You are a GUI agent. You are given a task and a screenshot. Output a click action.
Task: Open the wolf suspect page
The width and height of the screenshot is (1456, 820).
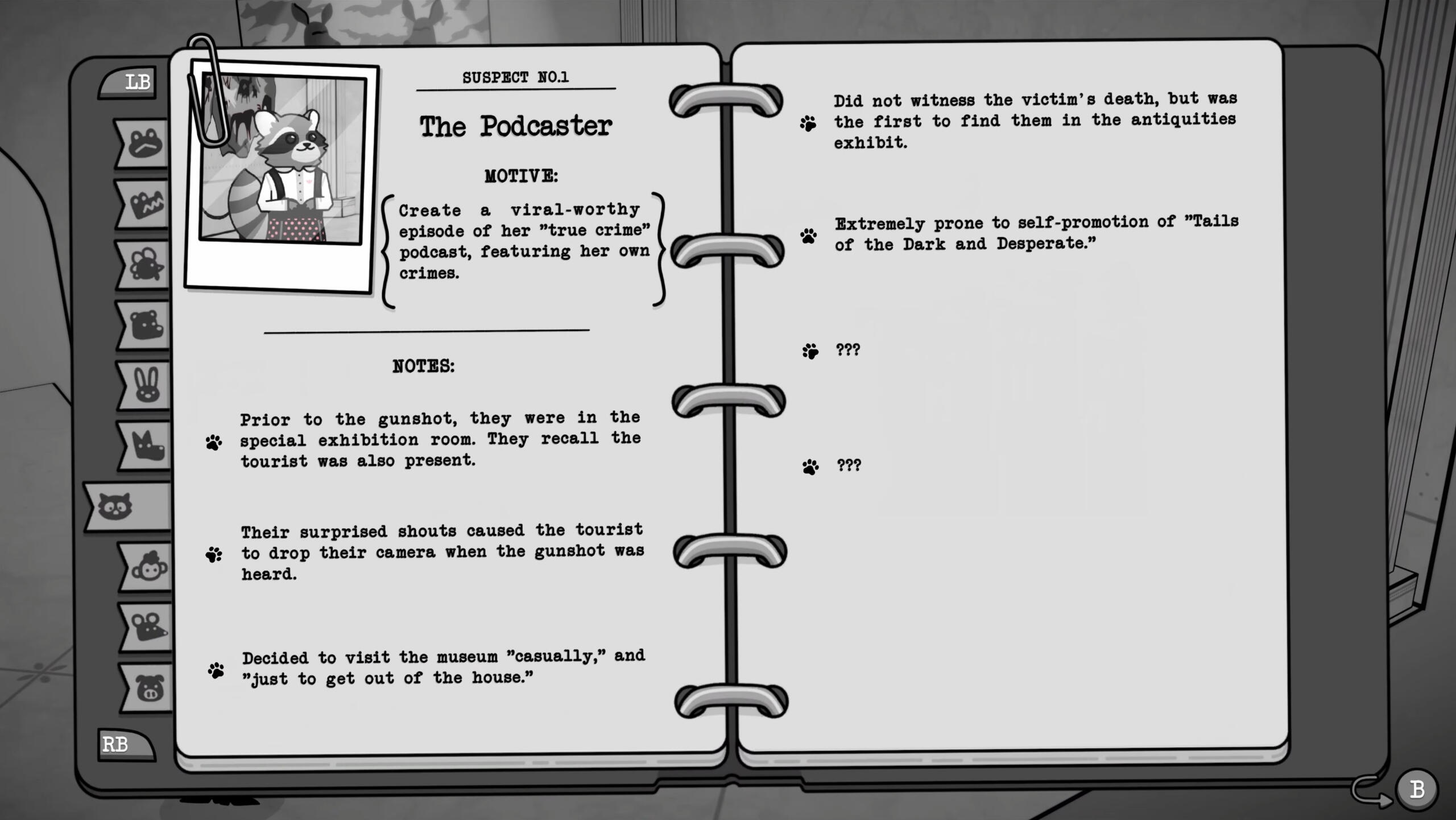click(143, 442)
